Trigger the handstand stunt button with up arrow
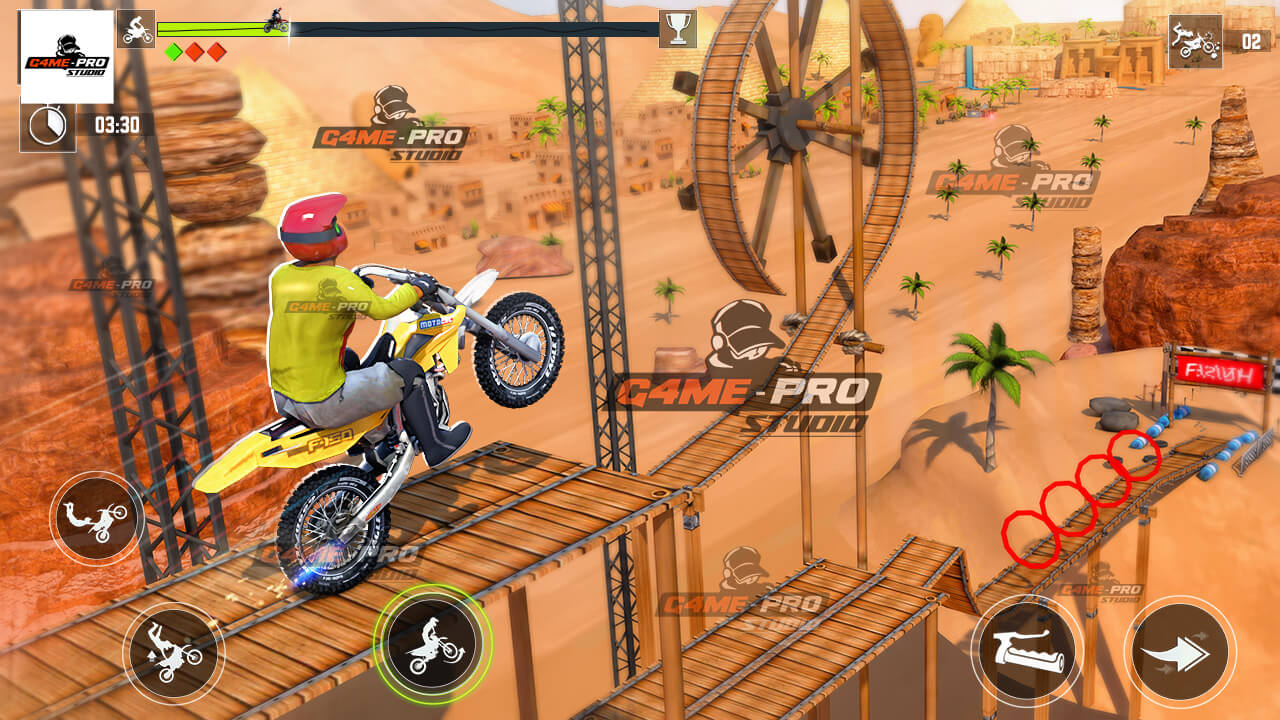The width and height of the screenshot is (1280, 720). (174, 653)
